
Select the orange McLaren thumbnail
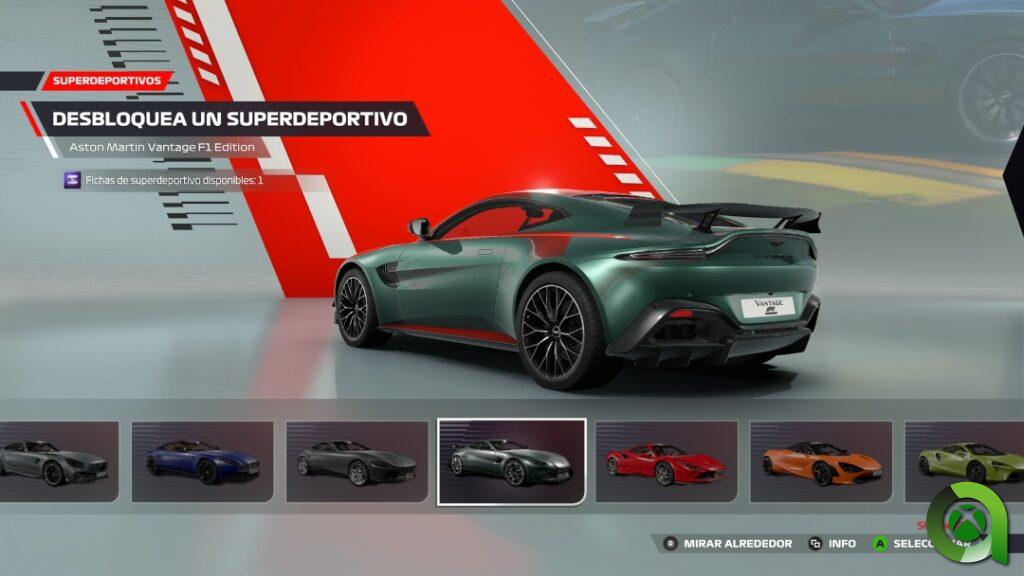point(821,461)
